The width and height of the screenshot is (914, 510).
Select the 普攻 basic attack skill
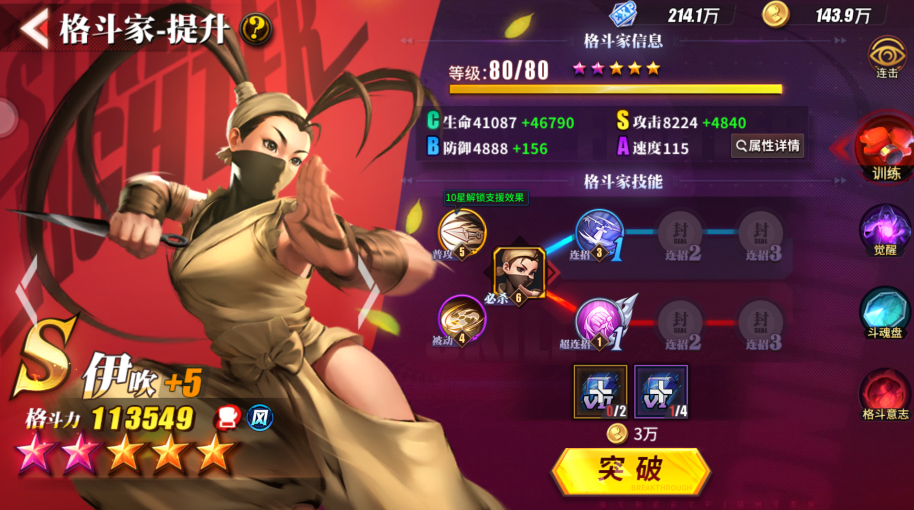pos(461,232)
